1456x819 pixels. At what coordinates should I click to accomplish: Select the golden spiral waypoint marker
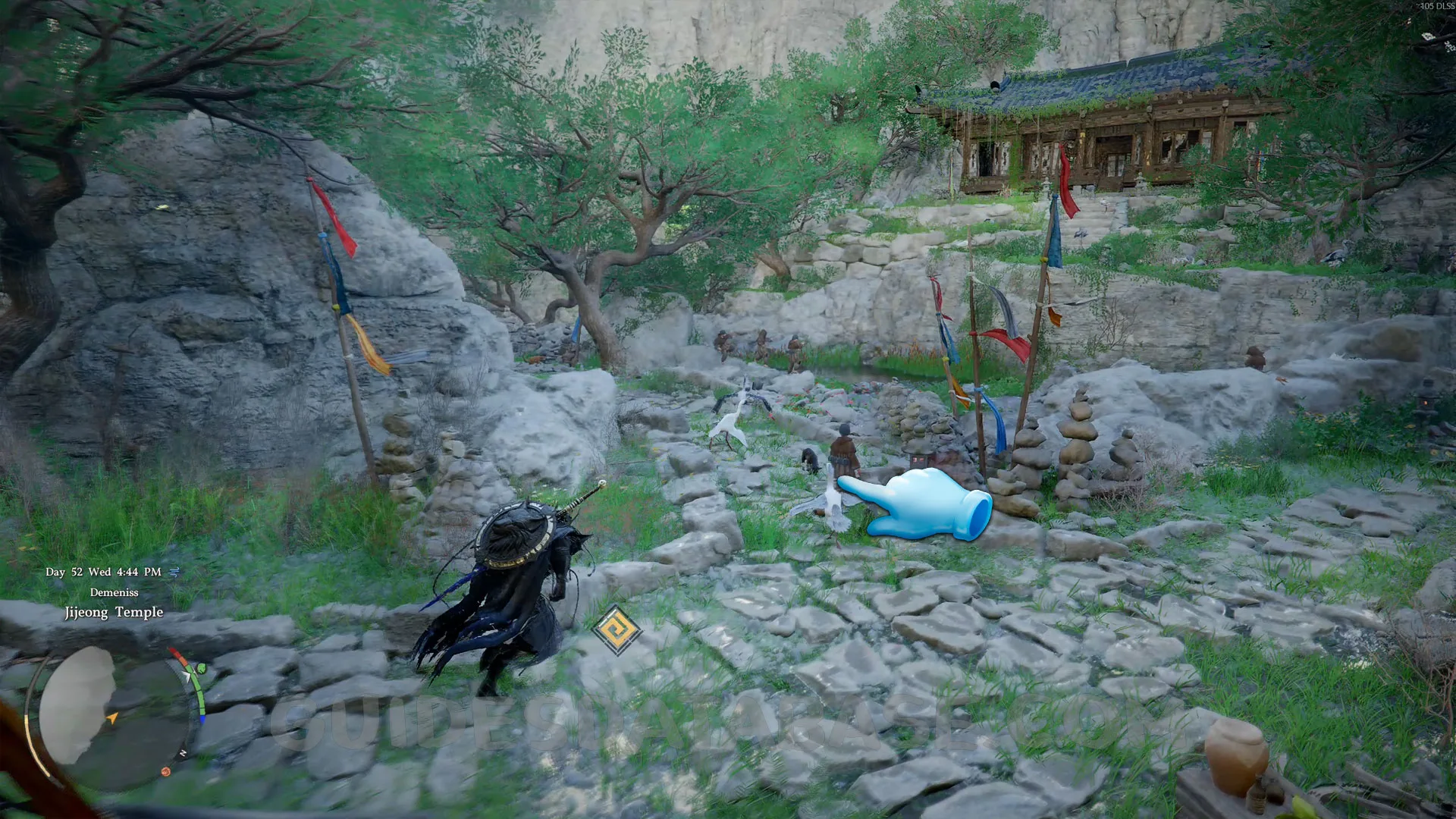click(617, 629)
